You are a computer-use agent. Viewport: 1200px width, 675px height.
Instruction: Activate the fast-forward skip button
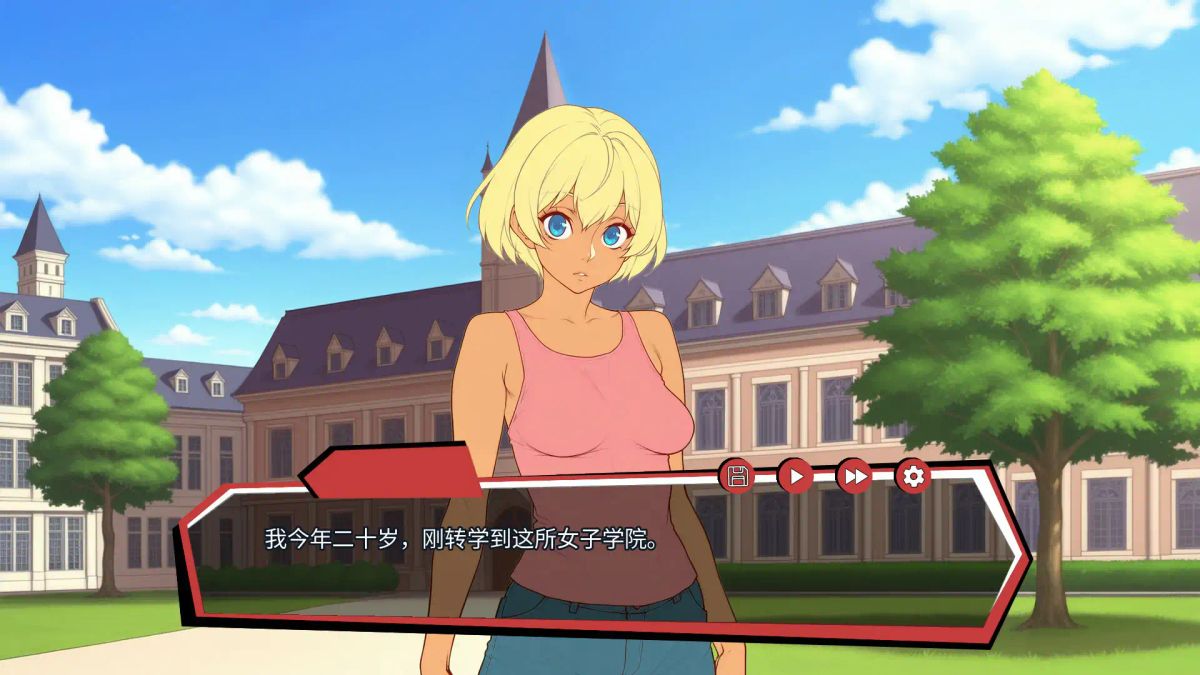(854, 476)
